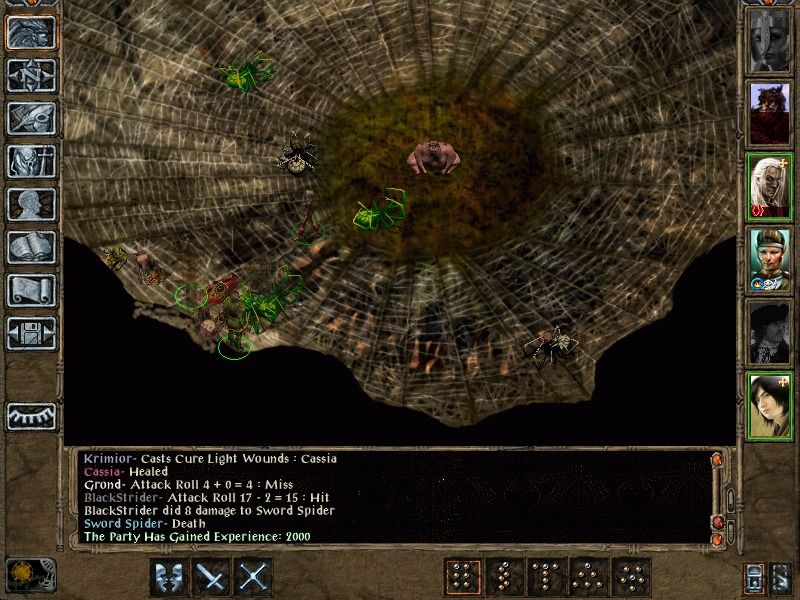The image size is (800, 600).
Task: Rest the party with the closed eye button
Action: 31,415
